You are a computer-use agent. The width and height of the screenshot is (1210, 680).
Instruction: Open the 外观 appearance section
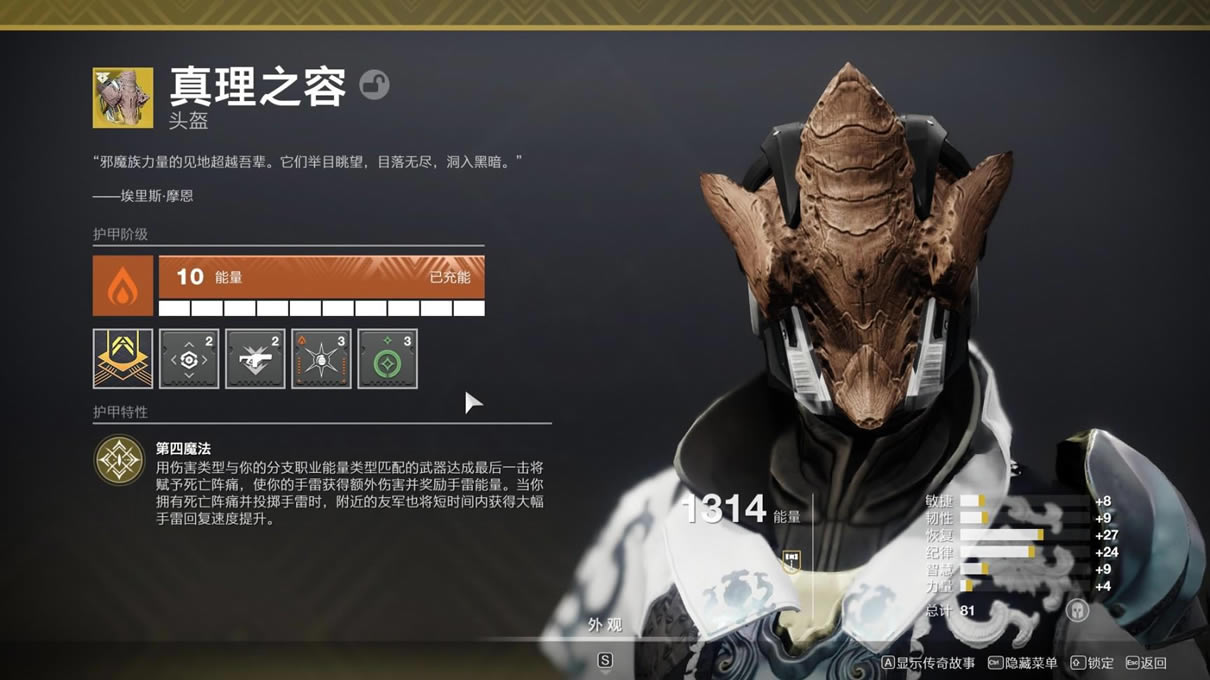[x=604, y=625]
